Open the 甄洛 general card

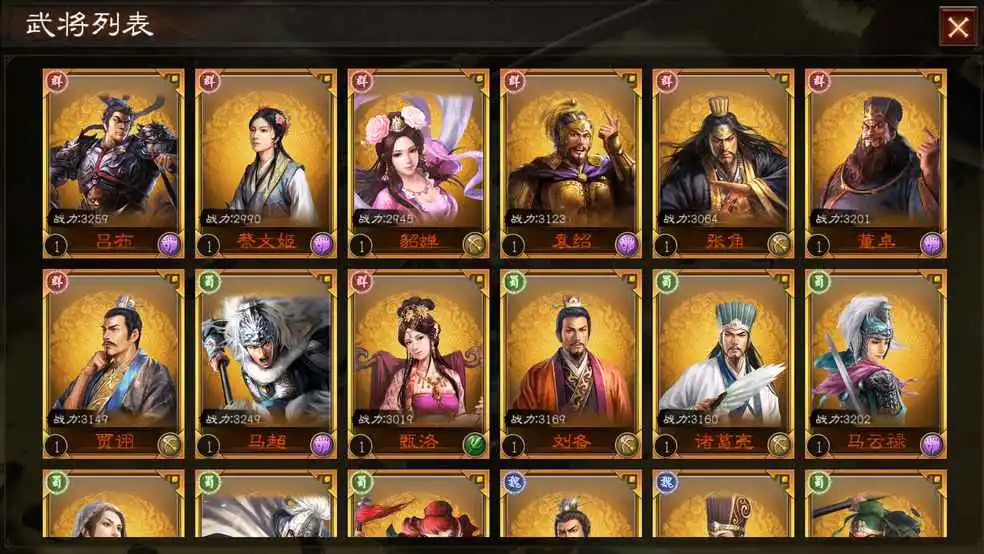tap(419, 360)
